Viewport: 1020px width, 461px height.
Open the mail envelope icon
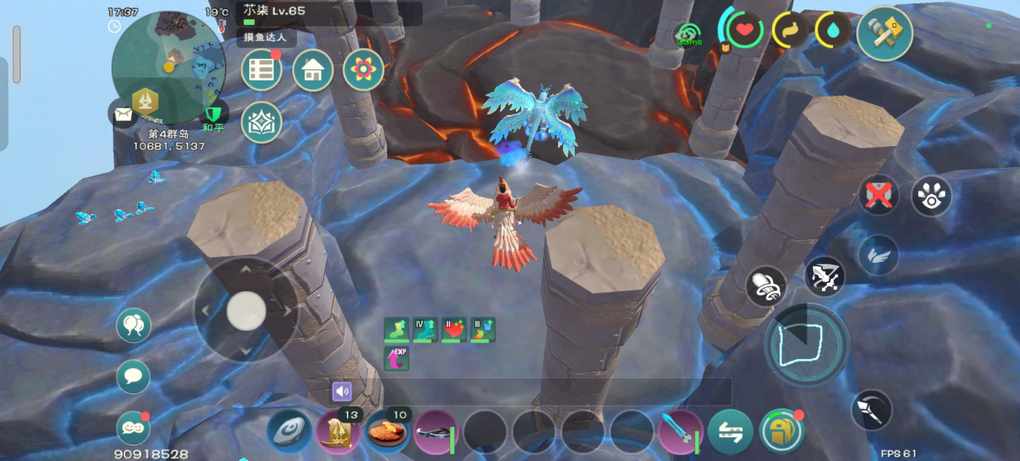tap(122, 115)
